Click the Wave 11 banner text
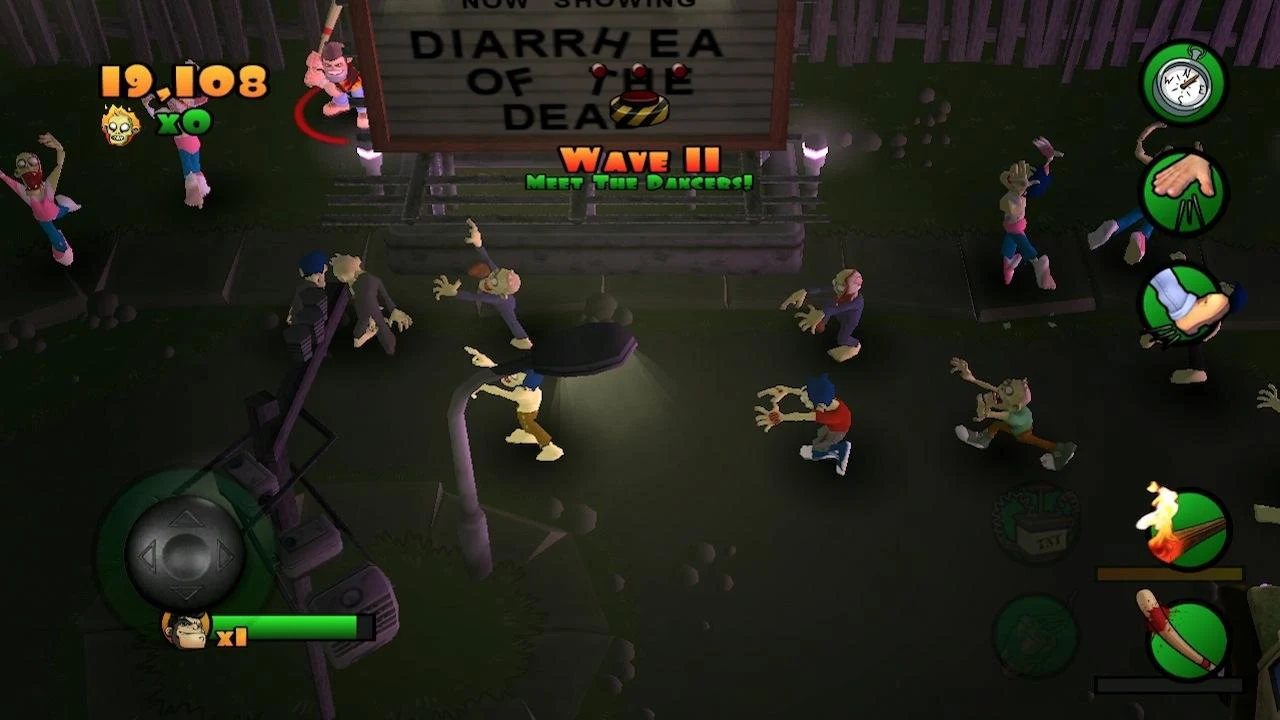Viewport: 1280px width, 720px height. (x=638, y=158)
